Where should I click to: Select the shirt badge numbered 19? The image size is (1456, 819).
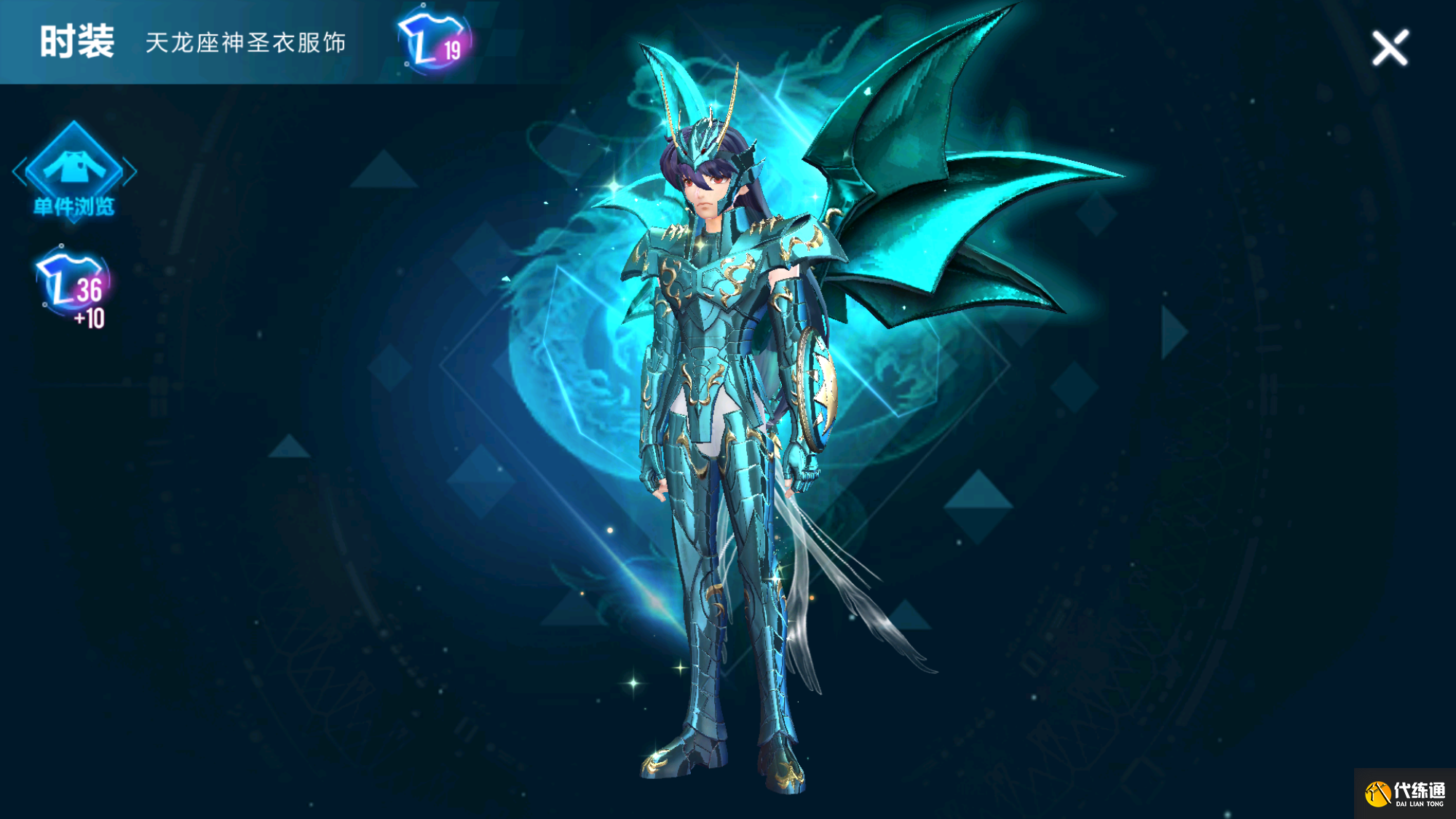[435, 41]
